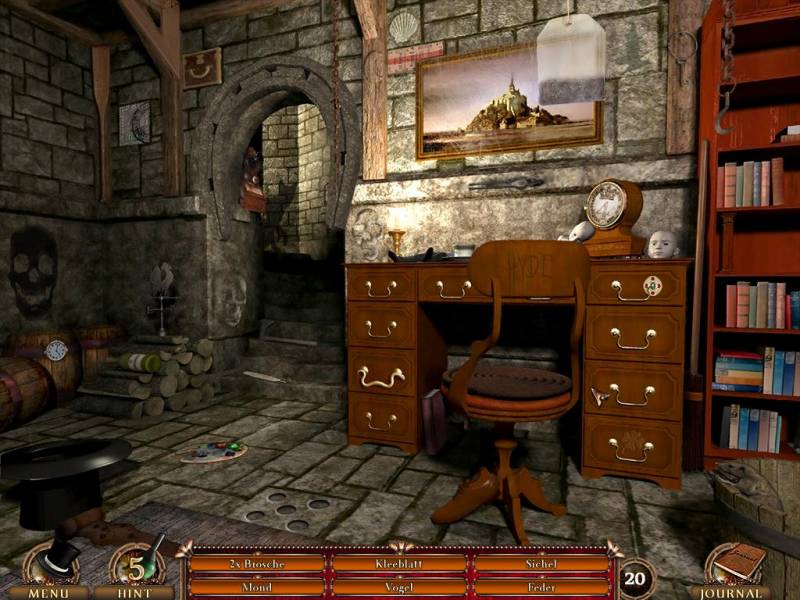Choose the 'Feder' item entry
The height and width of the screenshot is (600, 800).
(x=540, y=587)
